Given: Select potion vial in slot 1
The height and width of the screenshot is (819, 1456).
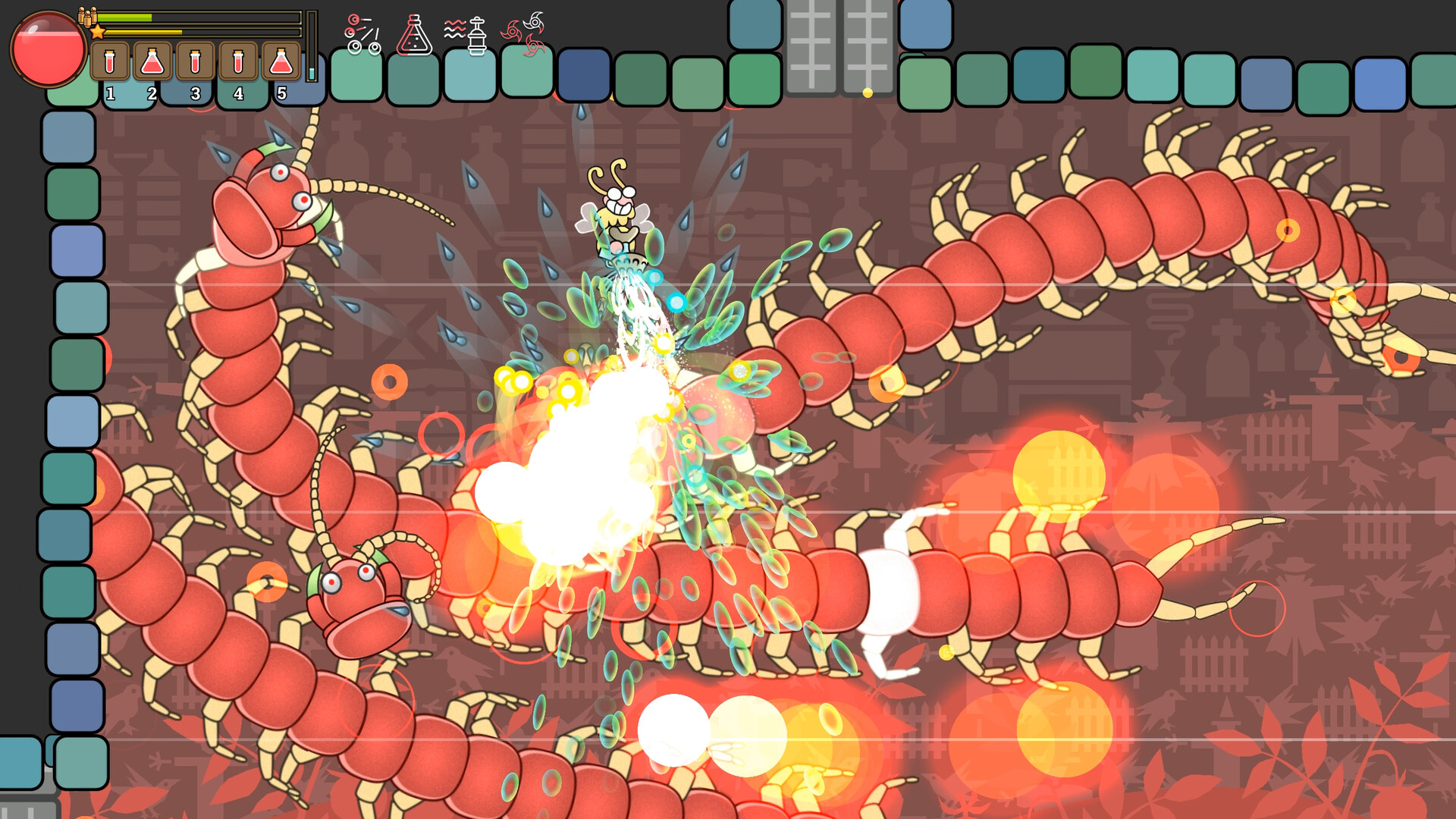Looking at the screenshot, I should point(110,61).
